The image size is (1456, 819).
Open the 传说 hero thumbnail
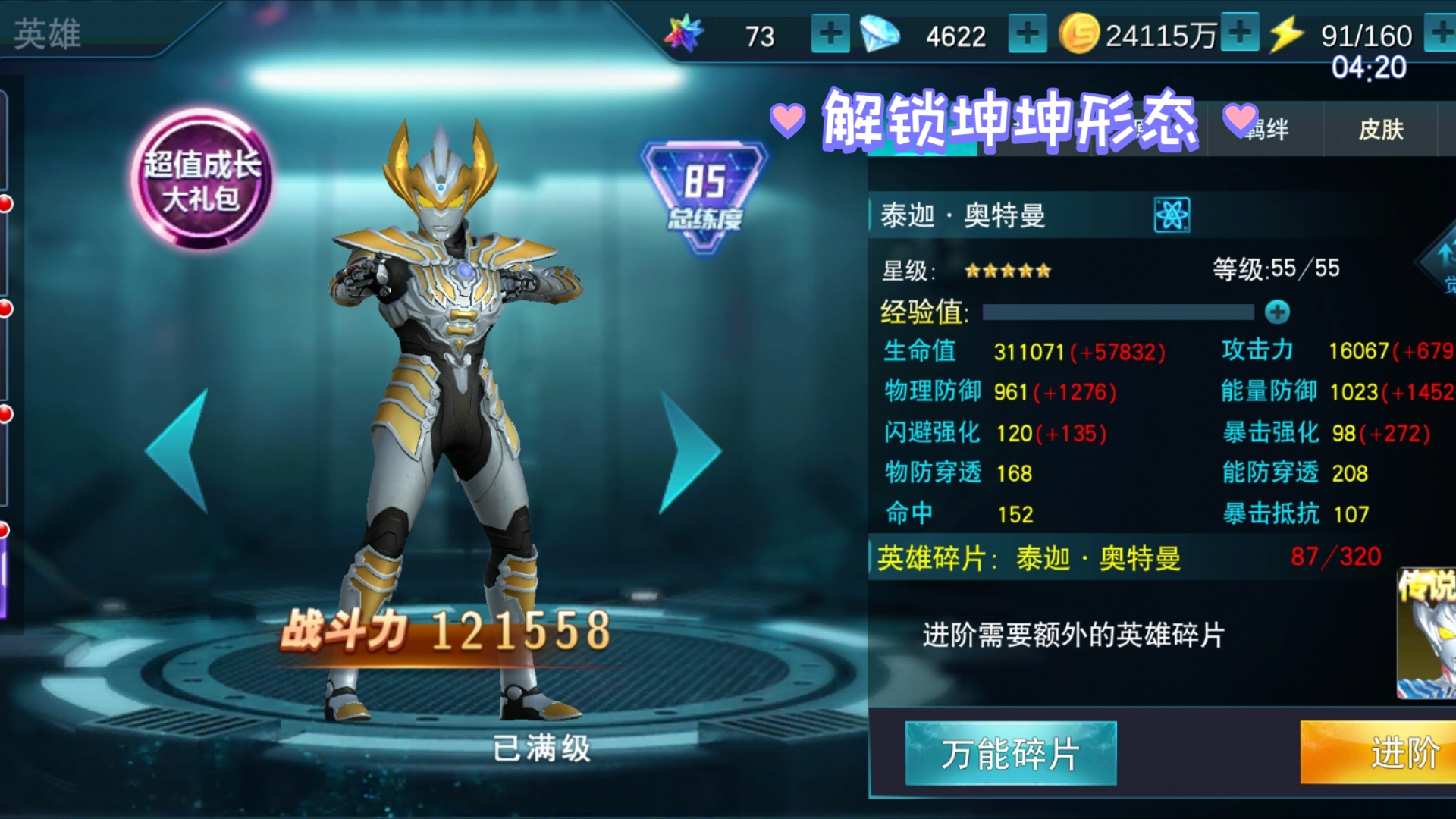(1427, 634)
